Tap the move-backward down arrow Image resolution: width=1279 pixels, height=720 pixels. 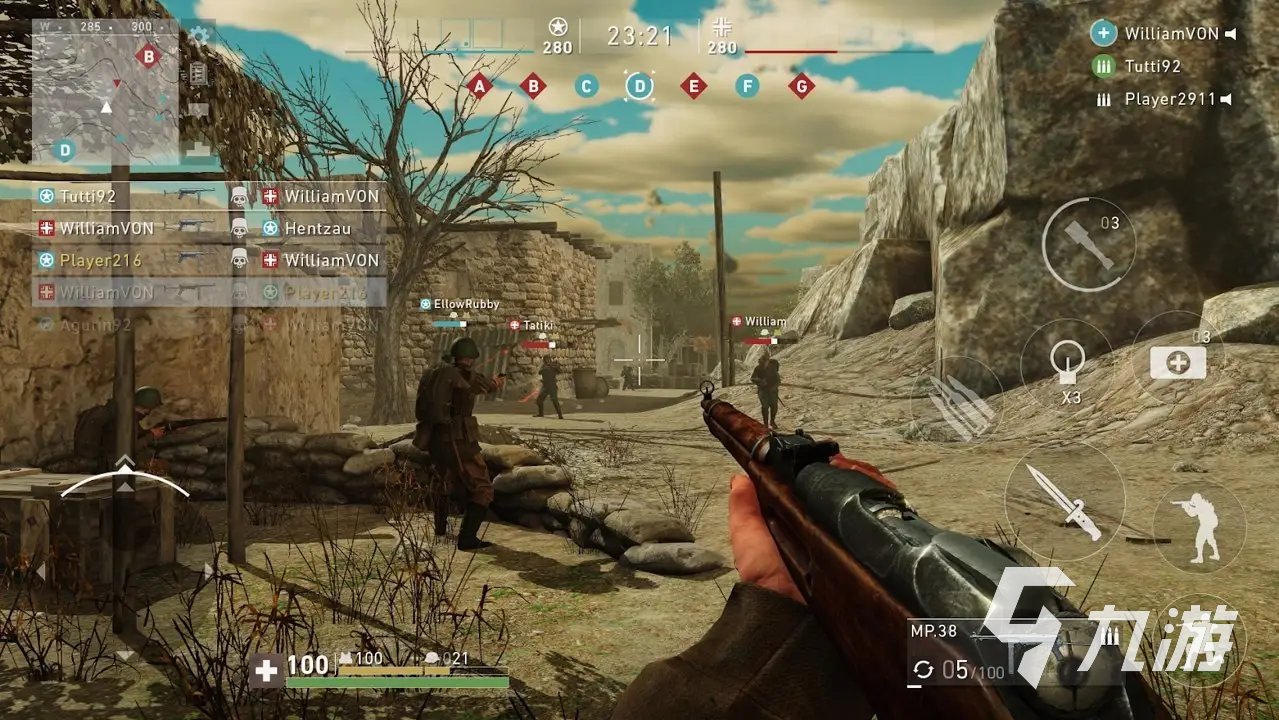[124, 655]
